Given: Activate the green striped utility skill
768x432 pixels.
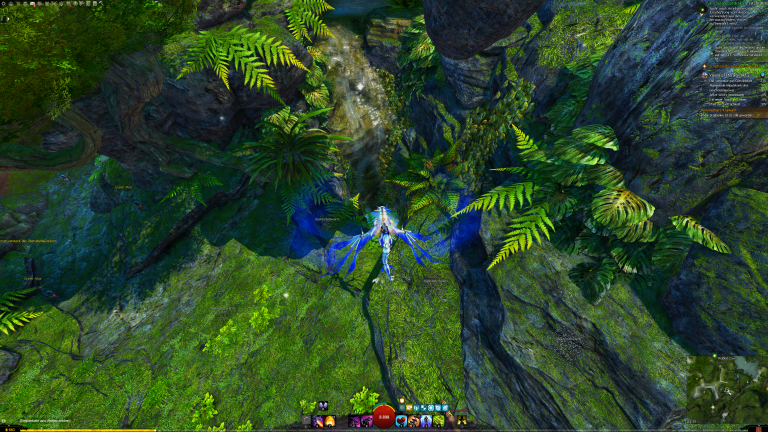Looking at the screenshot, I should 437,421.
